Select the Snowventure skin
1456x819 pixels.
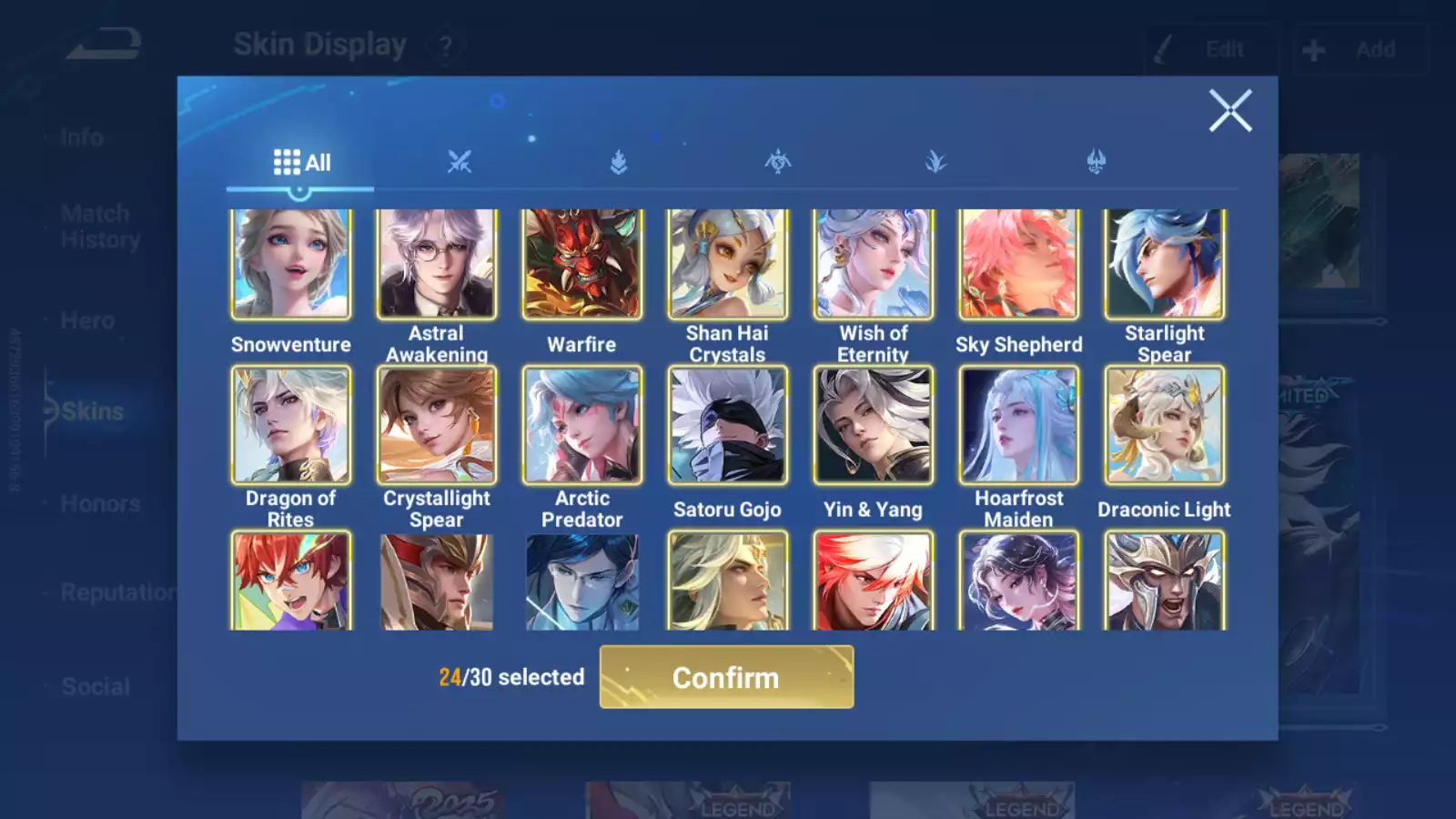coord(290,265)
